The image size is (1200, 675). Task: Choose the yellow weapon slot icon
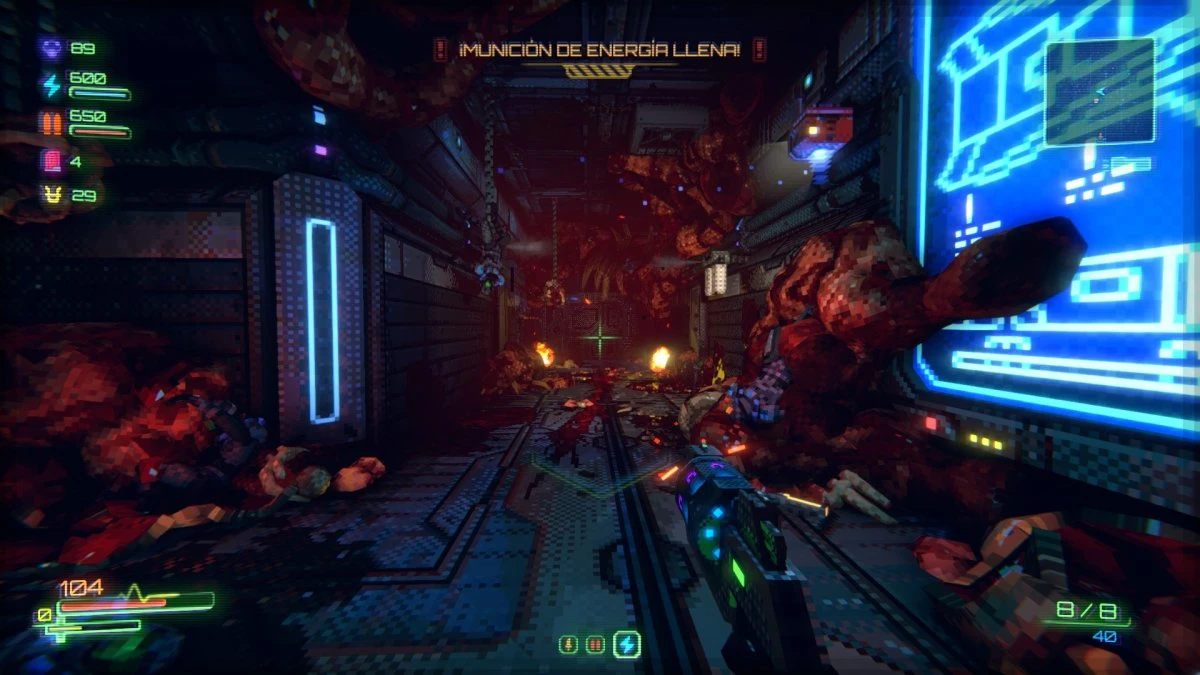[569, 646]
